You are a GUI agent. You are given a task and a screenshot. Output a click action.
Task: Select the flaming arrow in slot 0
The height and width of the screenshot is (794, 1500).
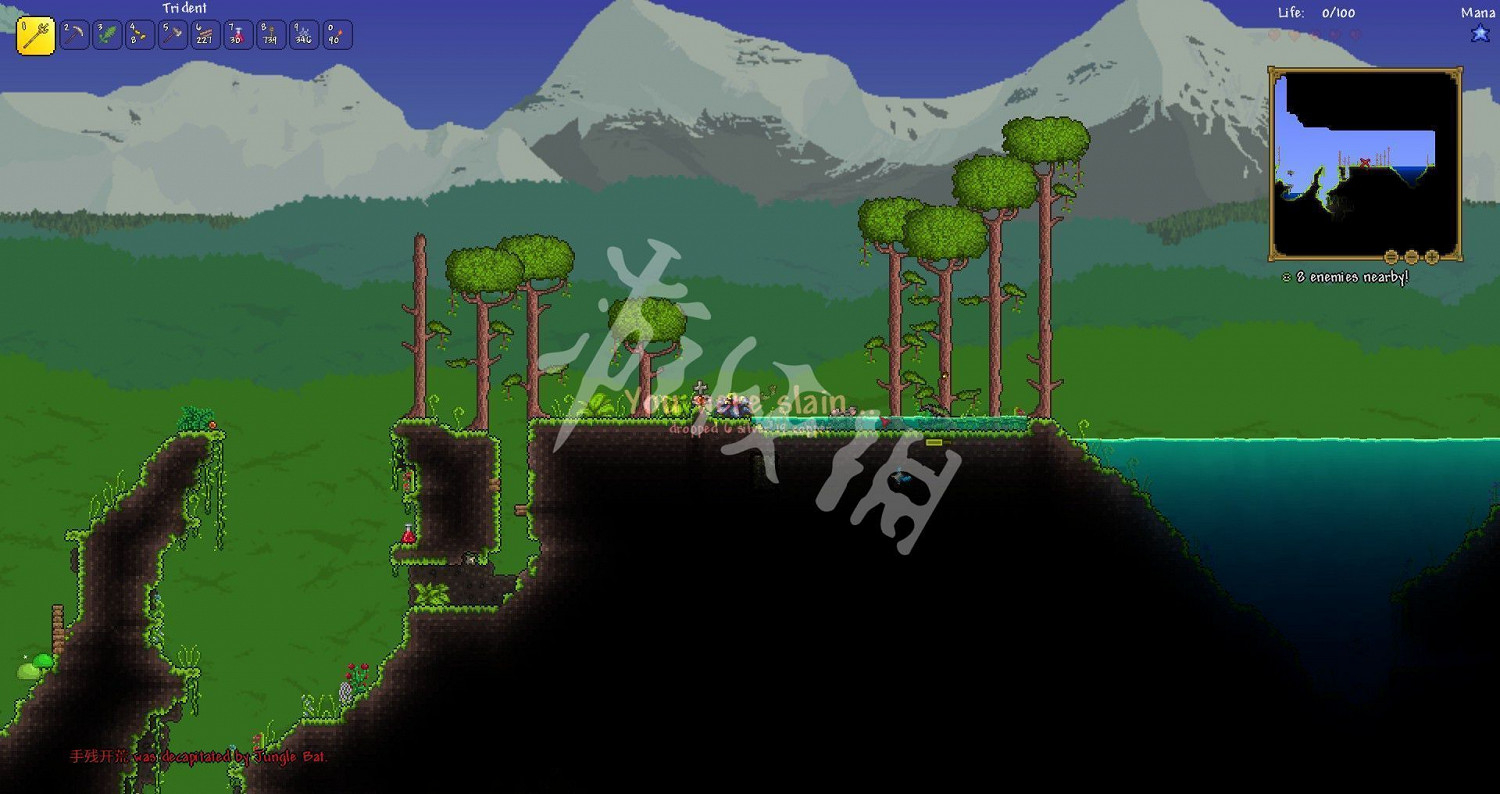(270, 34)
